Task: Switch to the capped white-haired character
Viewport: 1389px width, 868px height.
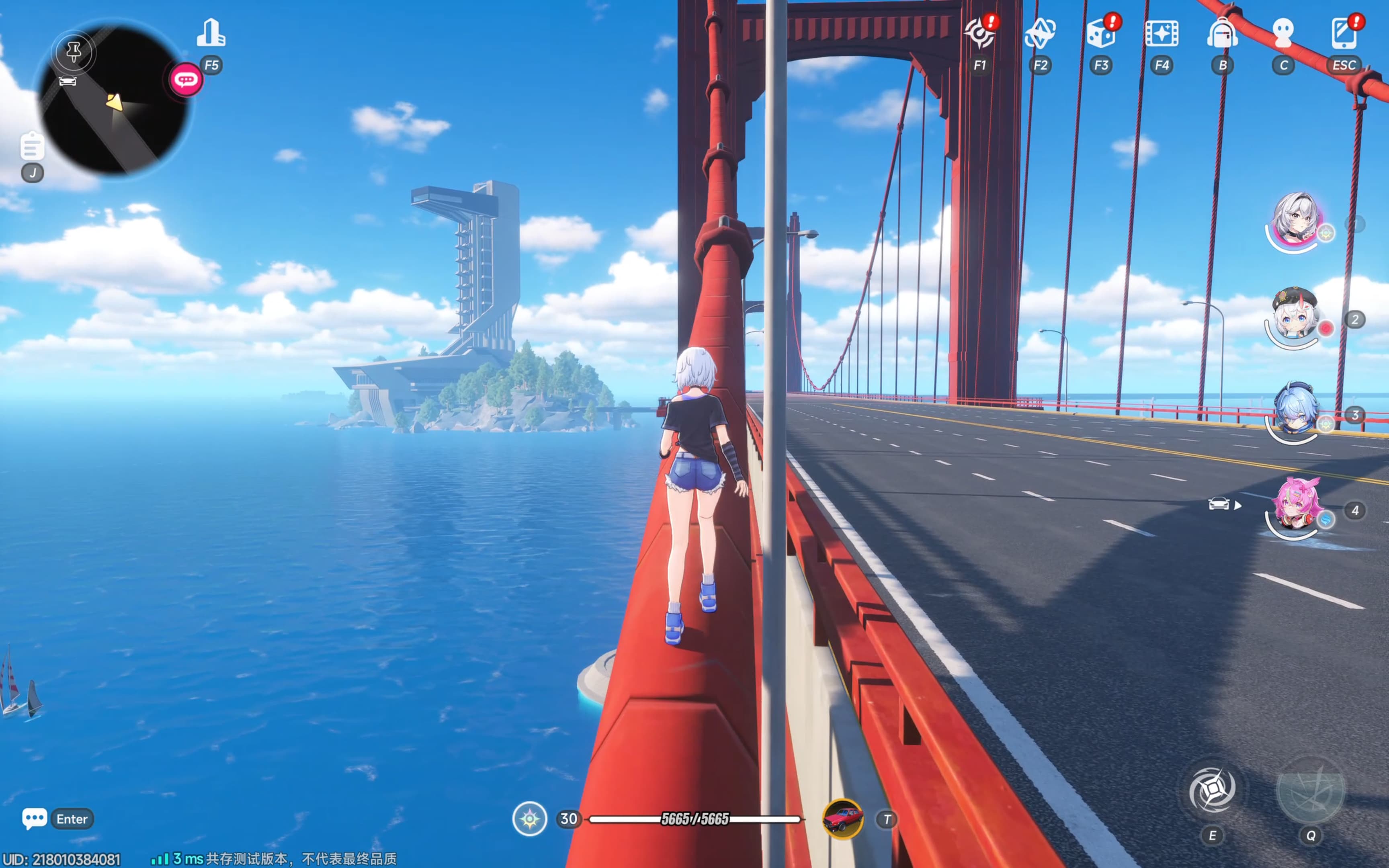Action: pos(1295,316)
